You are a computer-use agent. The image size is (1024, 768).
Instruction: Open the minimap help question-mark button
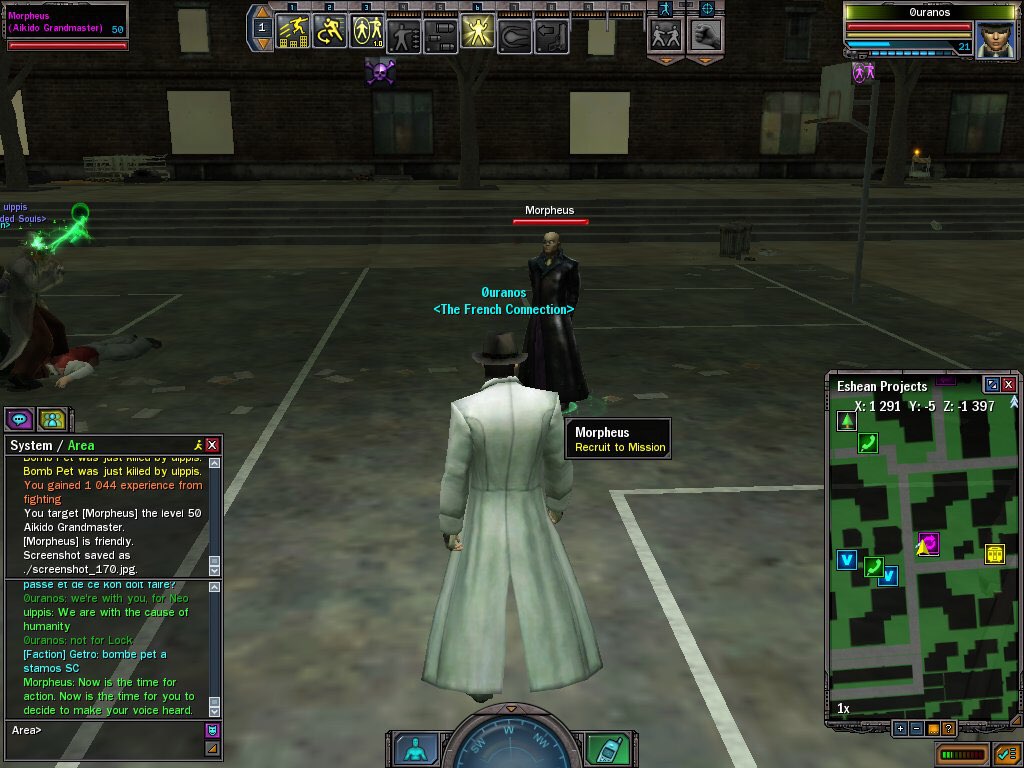(x=948, y=728)
